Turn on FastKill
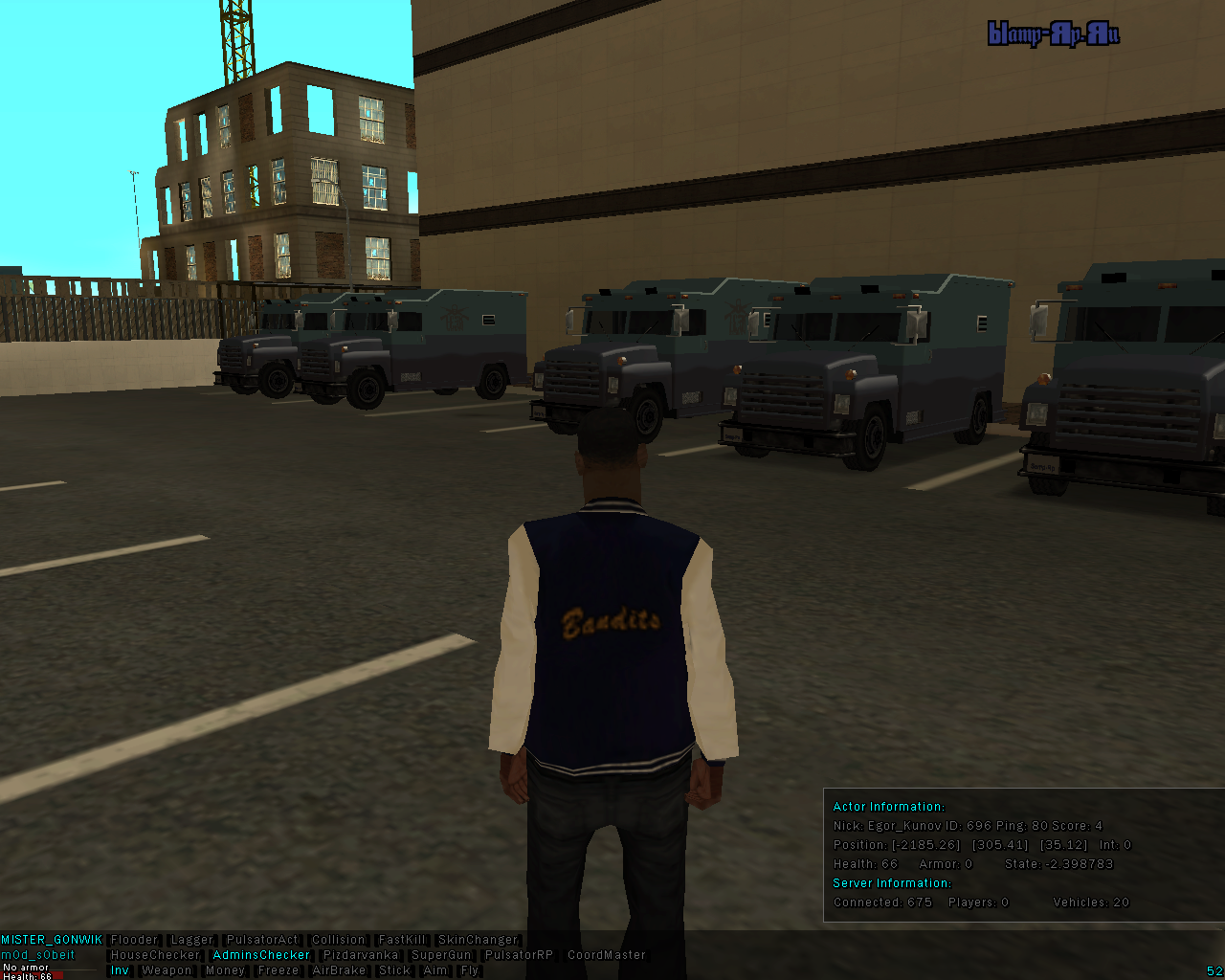This screenshot has height=980, width=1225. [x=402, y=940]
